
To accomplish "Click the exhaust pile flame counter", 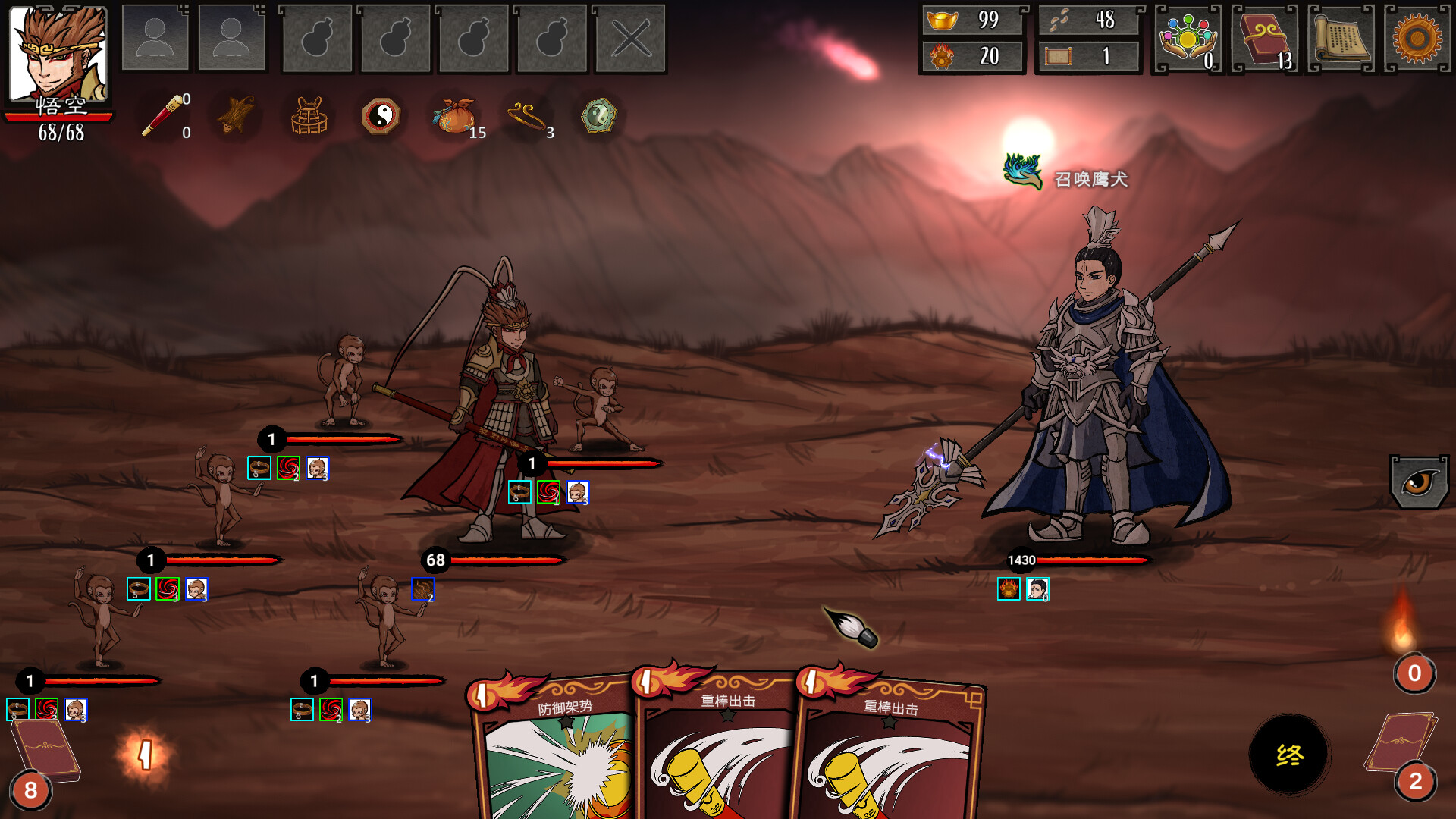I will pos(1414,672).
